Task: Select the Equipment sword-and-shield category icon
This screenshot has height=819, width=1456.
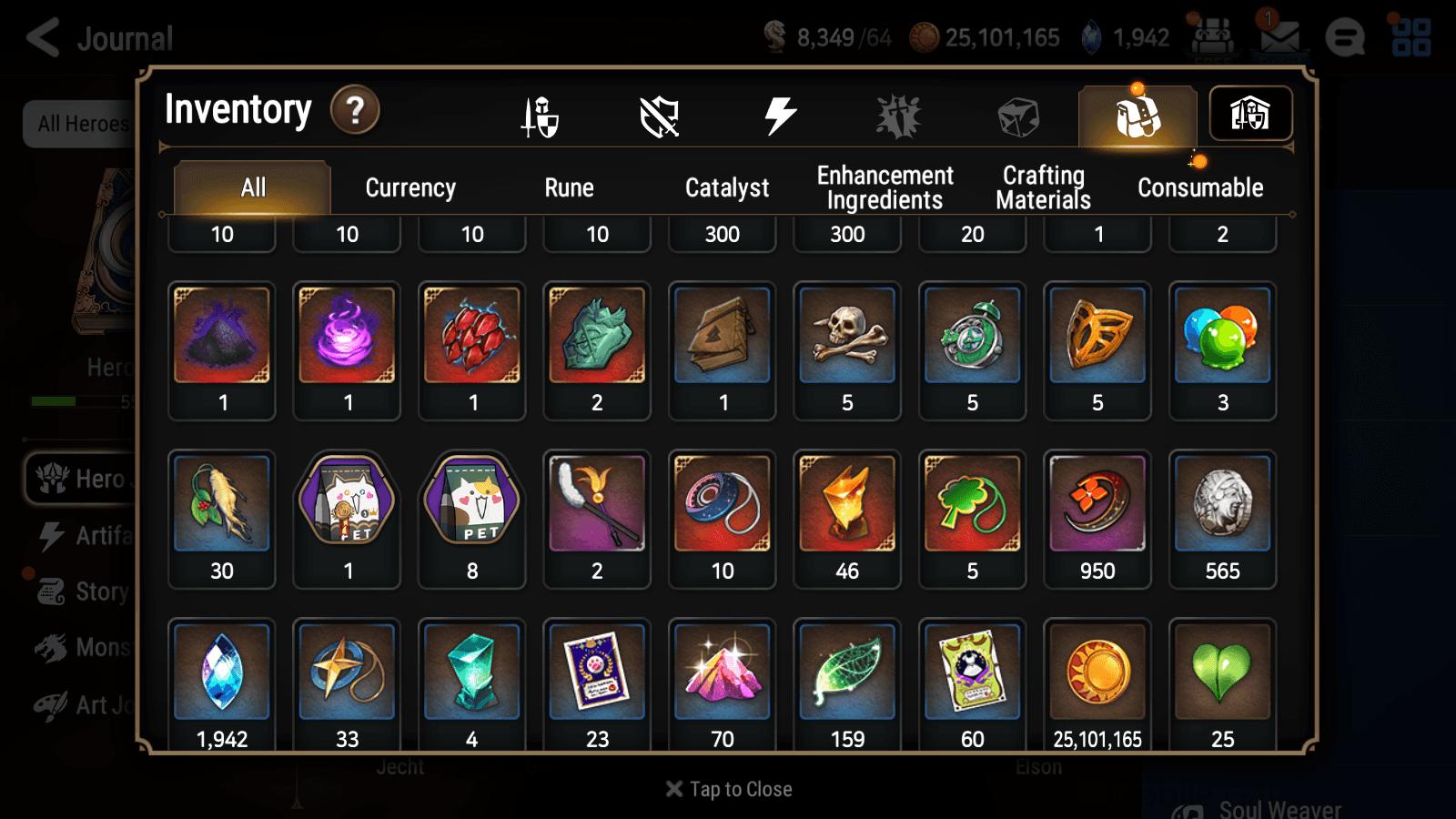Action: [x=541, y=116]
